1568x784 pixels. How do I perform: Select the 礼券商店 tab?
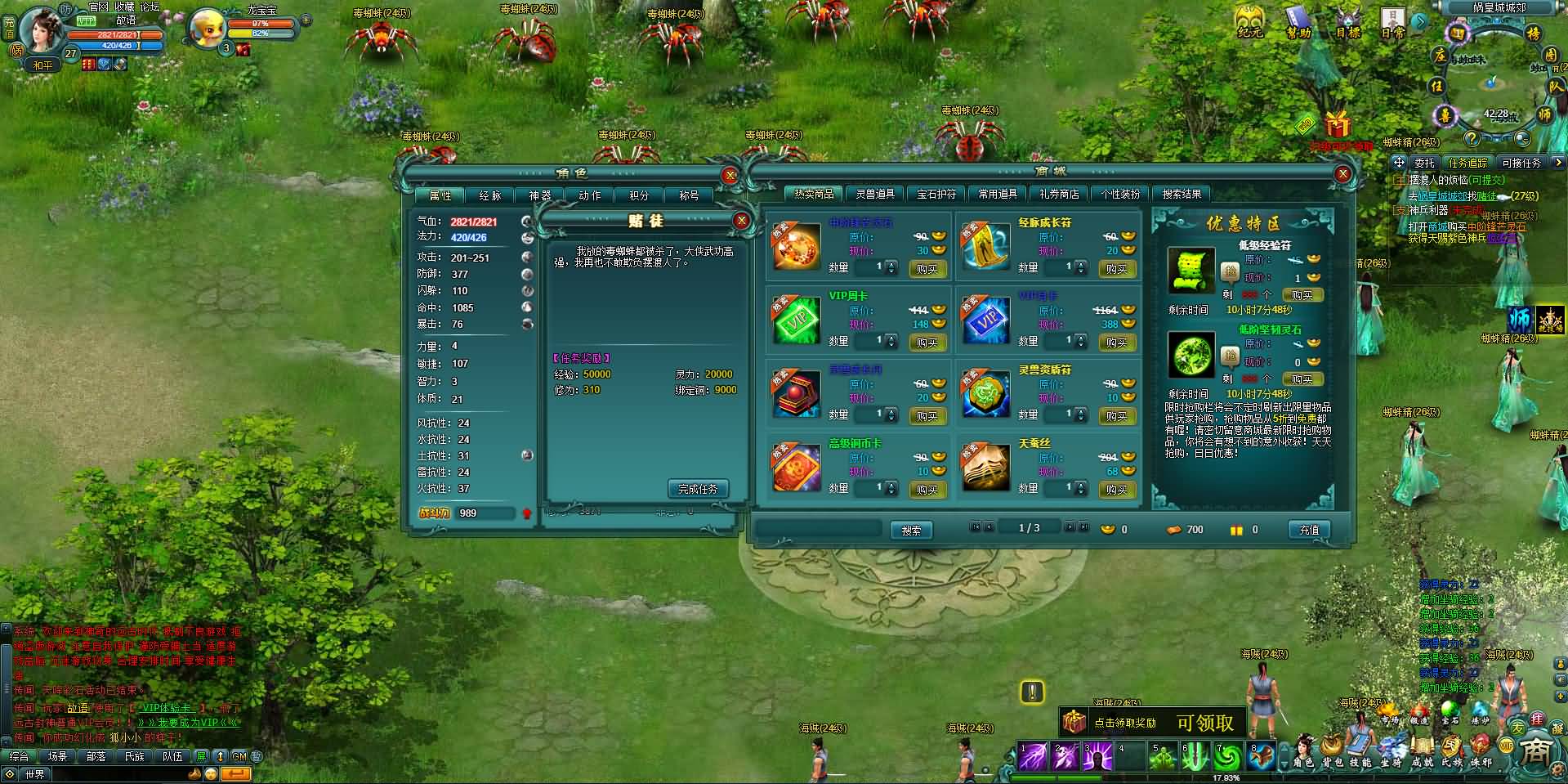[1059, 194]
